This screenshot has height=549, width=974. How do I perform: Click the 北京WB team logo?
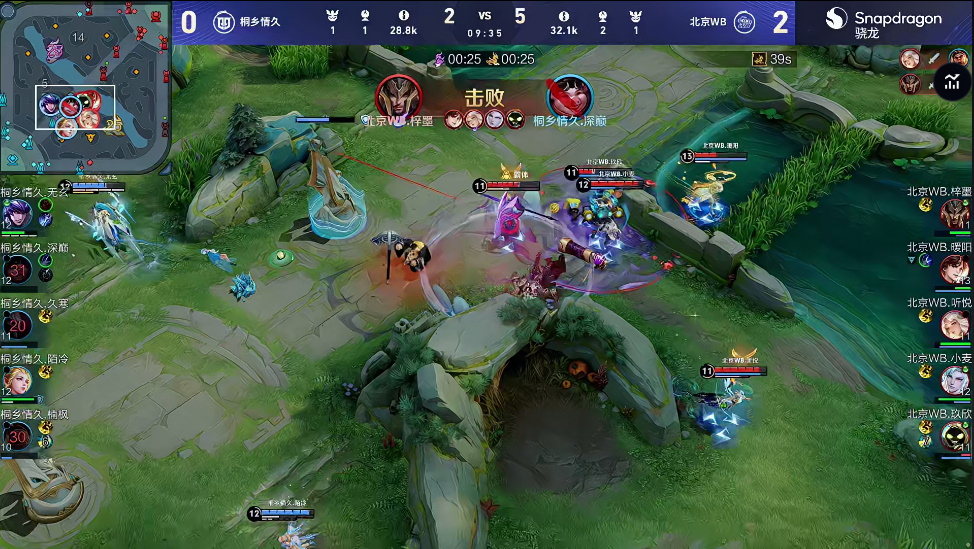click(744, 22)
